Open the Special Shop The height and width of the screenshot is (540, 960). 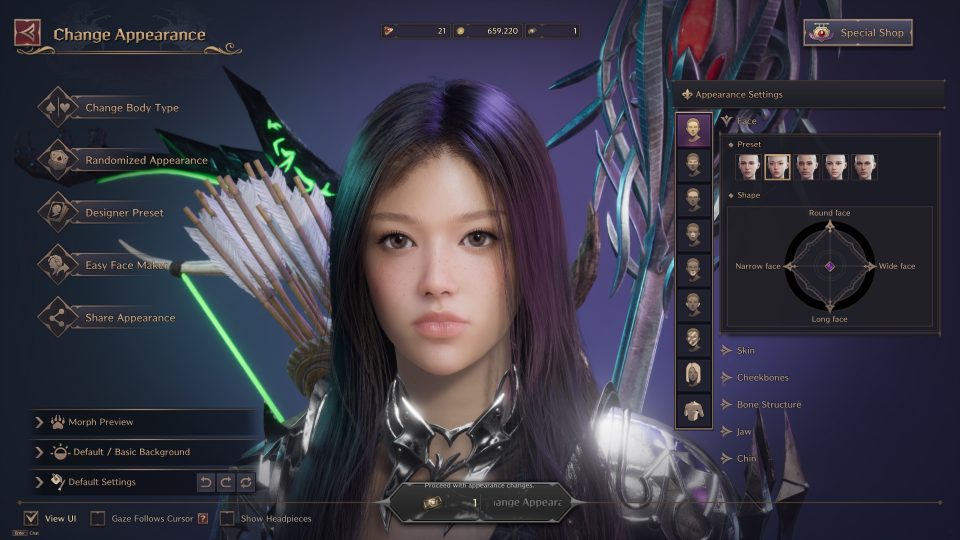[858, 33]
